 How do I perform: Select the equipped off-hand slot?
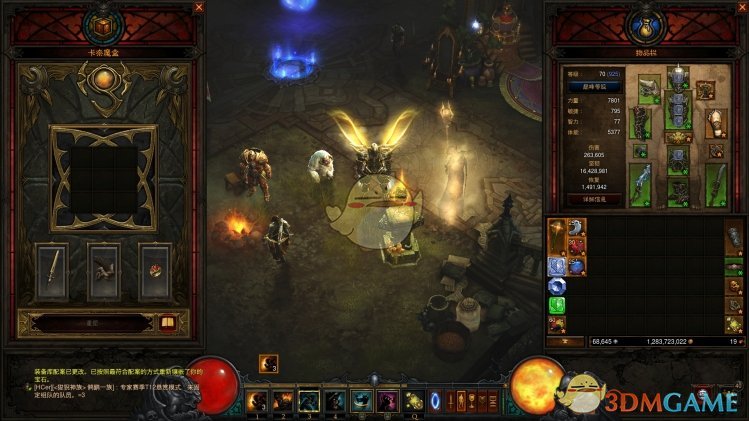pos(717,184)
